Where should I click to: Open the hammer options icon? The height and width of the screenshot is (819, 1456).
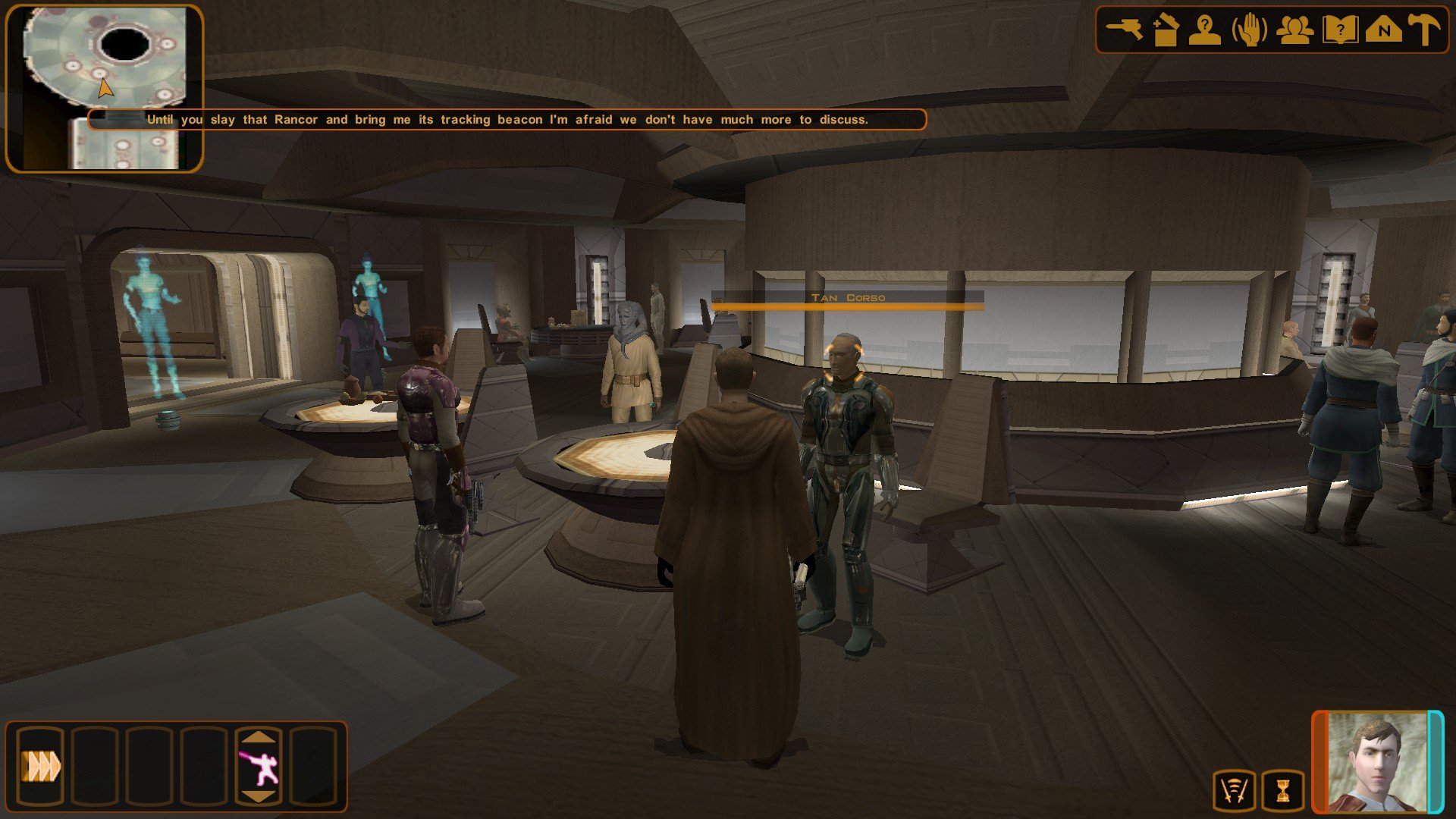point(1423,30)
